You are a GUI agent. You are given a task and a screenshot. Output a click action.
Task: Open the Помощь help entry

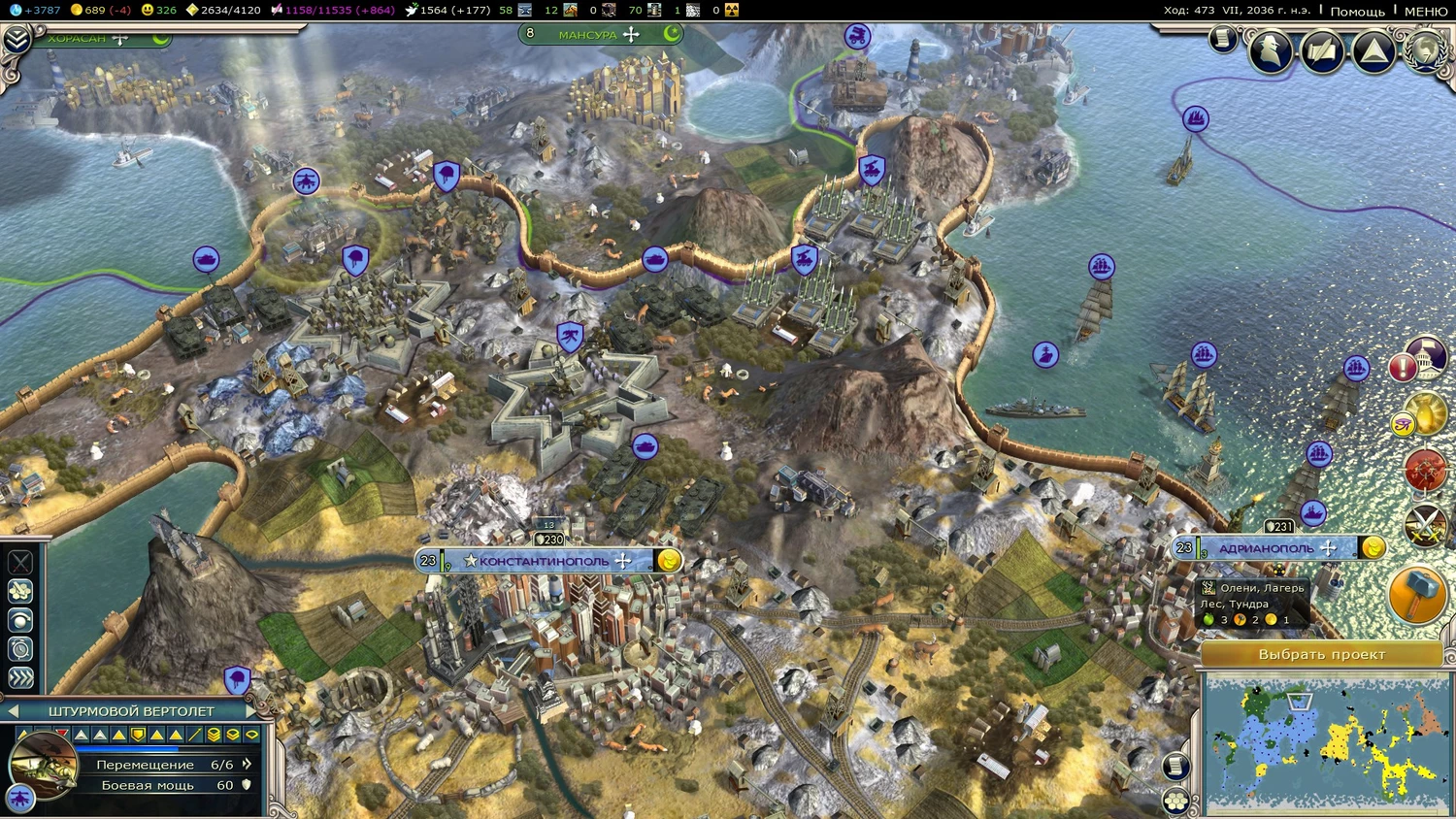[x=1357, y=11]
